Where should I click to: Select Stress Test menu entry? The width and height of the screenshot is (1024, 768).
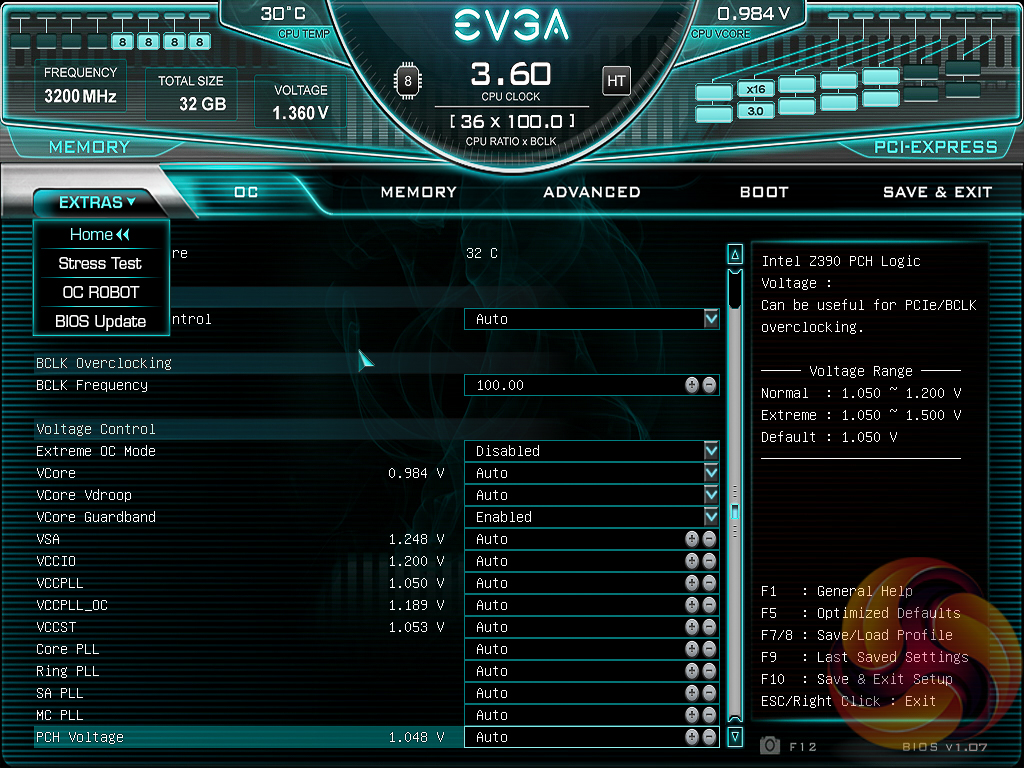pyautogui.click(x=100, y=263)
